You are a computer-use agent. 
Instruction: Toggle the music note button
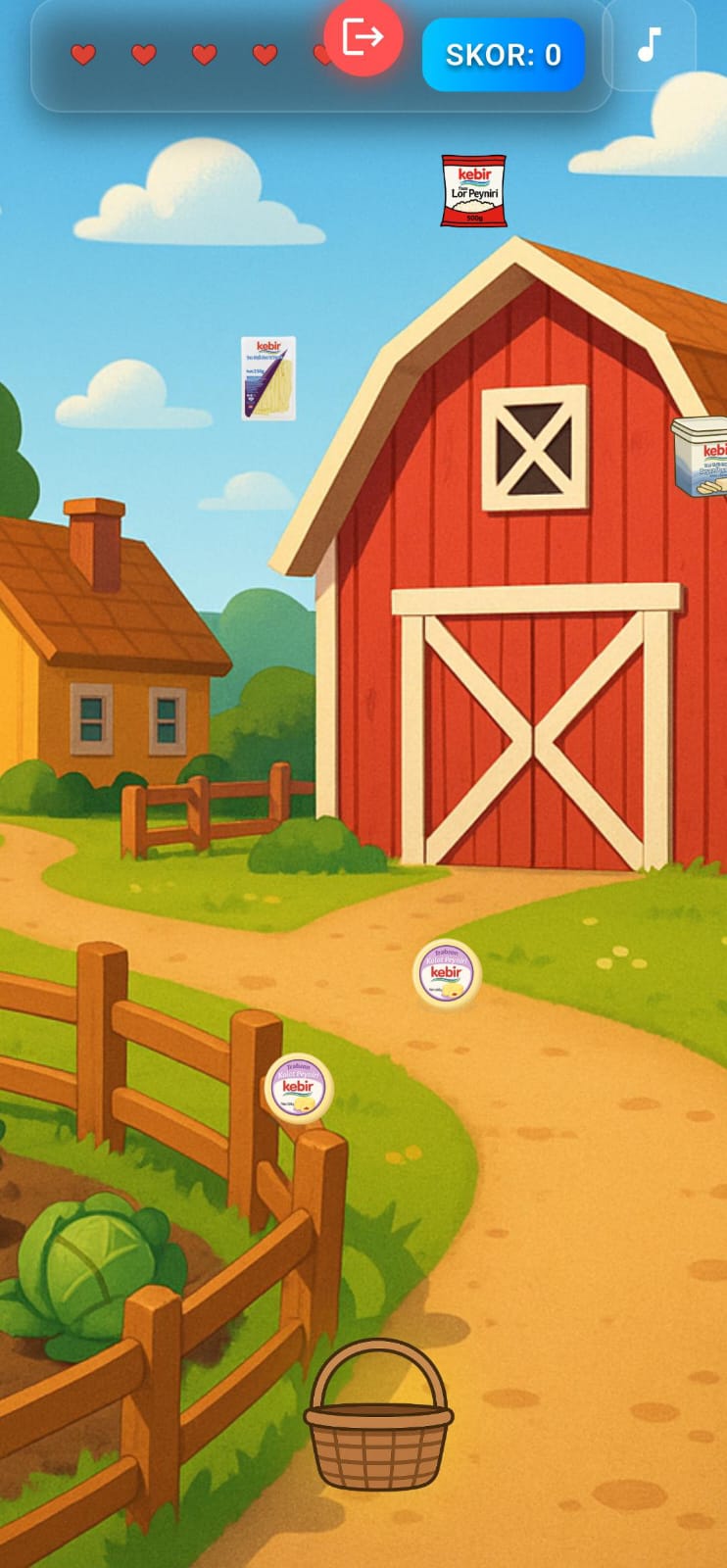click(x=649, y=45)
